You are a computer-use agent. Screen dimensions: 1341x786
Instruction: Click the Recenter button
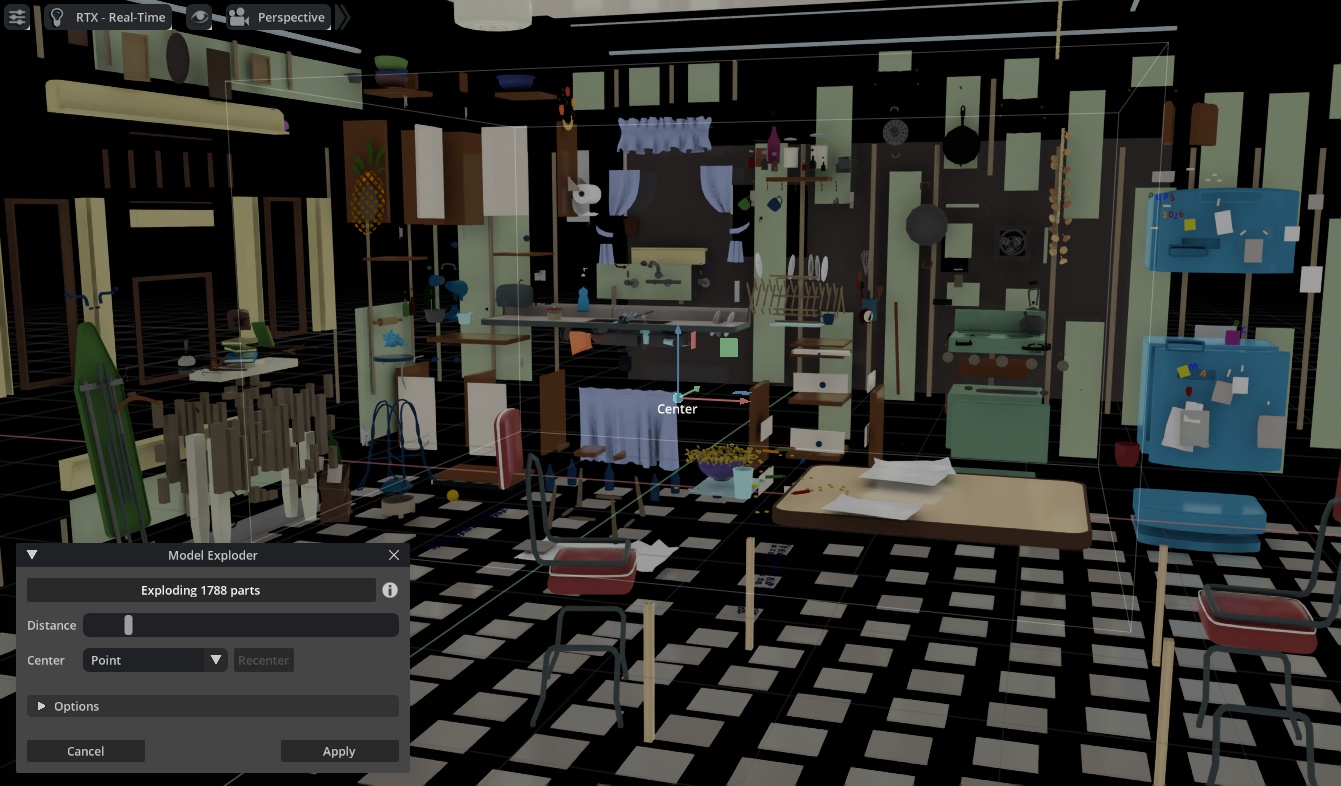click(263, 660)
